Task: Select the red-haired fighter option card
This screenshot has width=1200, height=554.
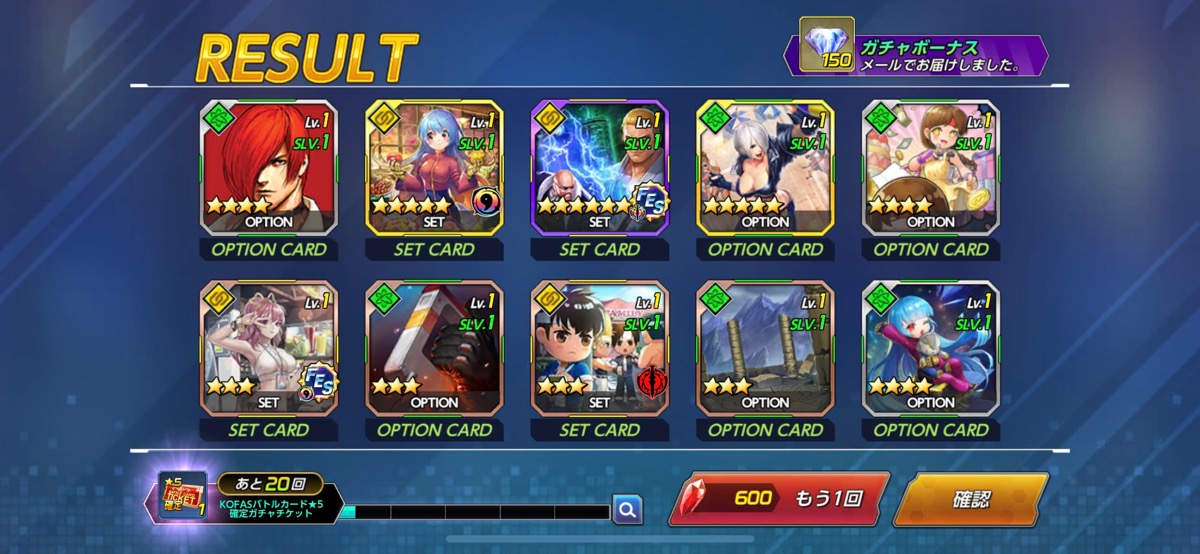Action: click(269, 168)
